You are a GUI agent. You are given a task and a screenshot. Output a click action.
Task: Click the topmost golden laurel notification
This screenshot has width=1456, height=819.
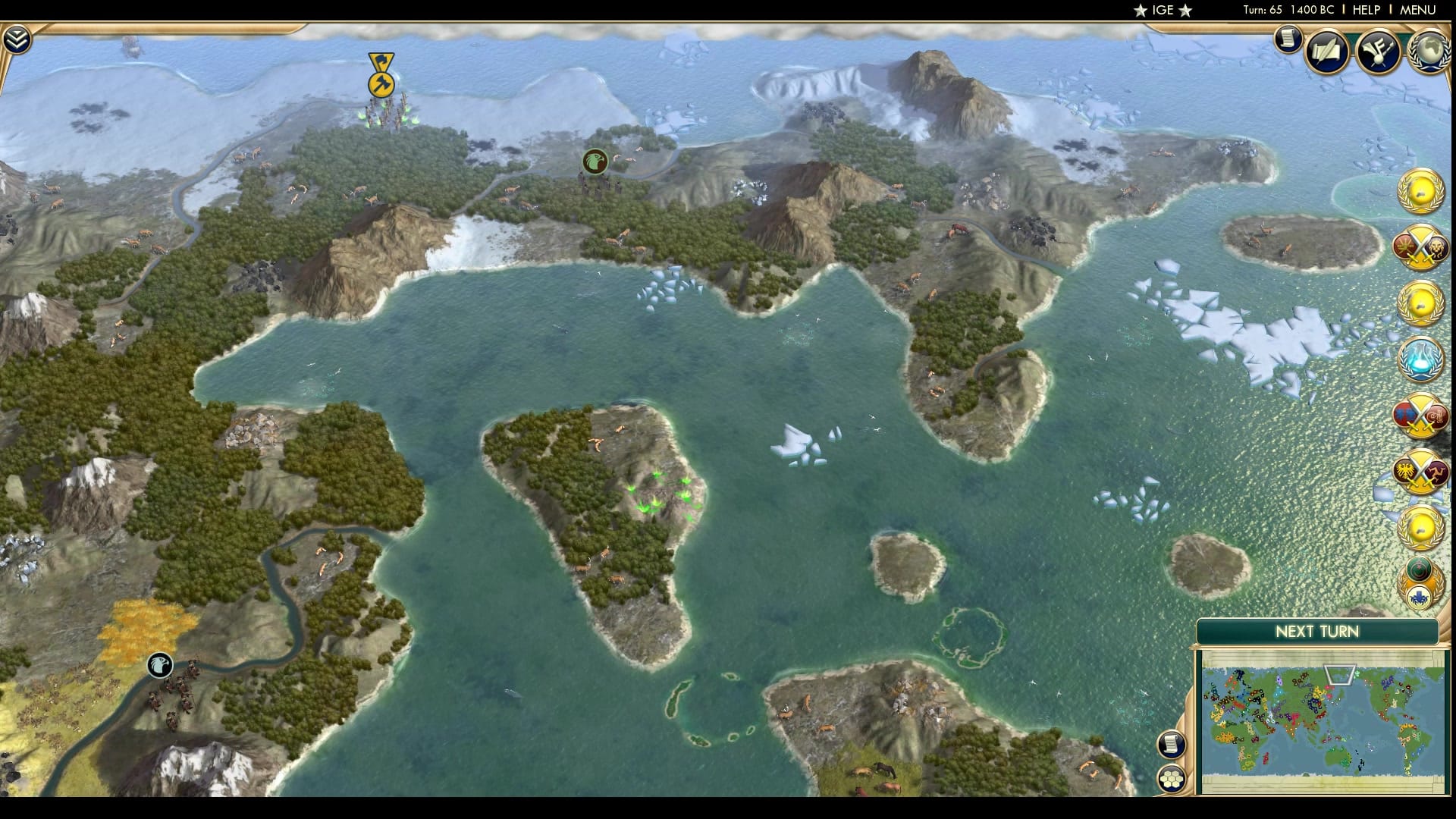click(1419, 191)
